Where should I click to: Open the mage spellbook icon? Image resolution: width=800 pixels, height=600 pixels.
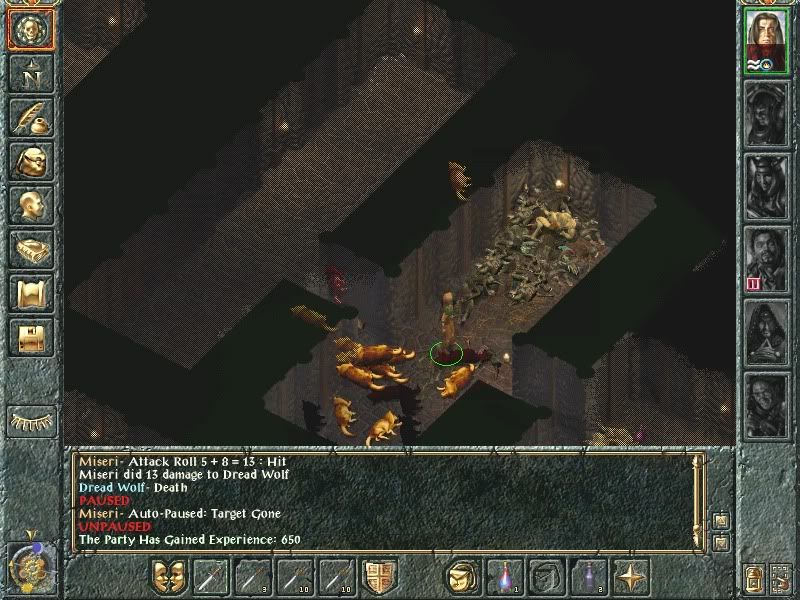click(x=30, y=249)
